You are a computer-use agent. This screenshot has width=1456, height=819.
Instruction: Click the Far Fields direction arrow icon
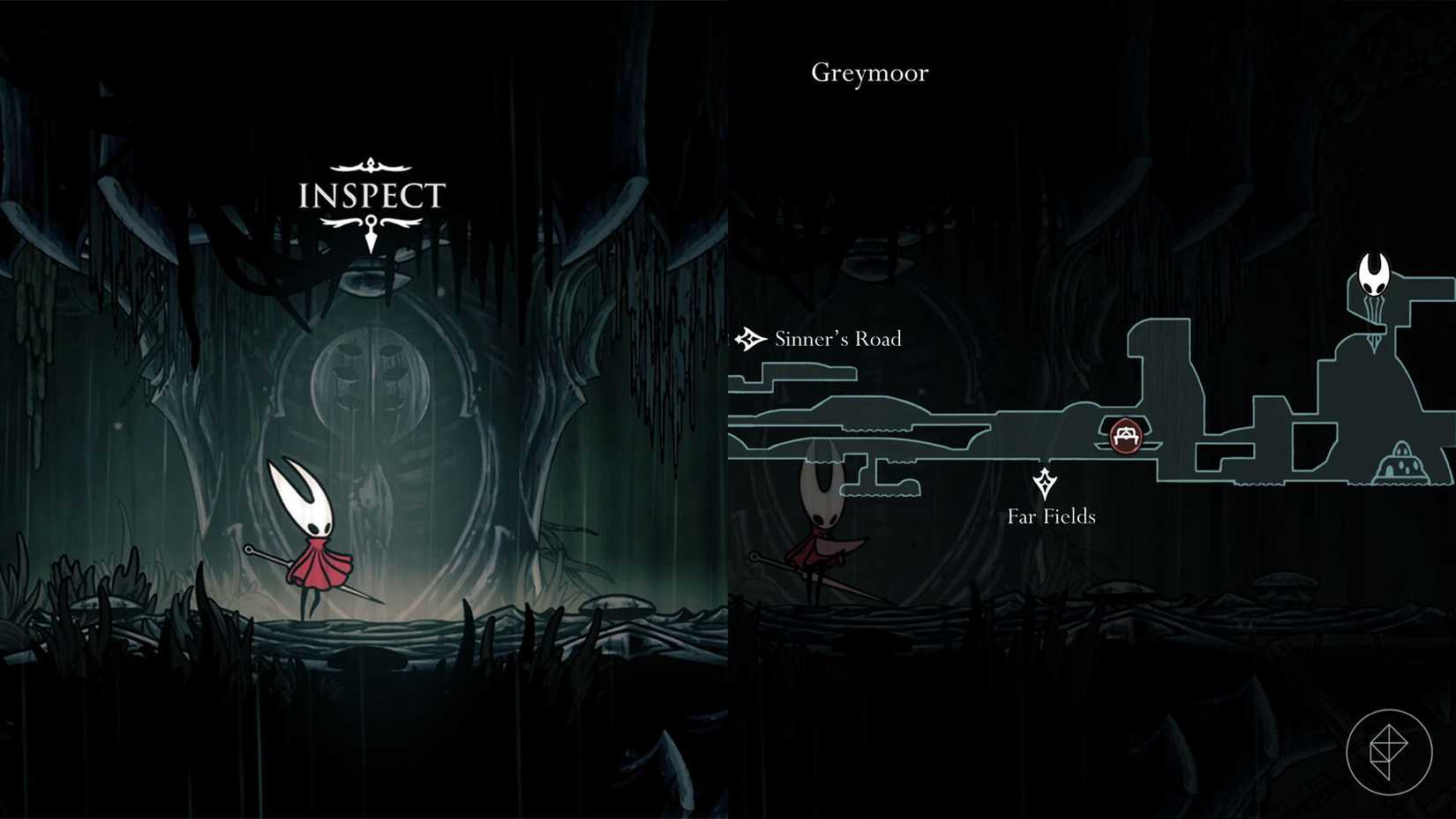[1047, 483]
